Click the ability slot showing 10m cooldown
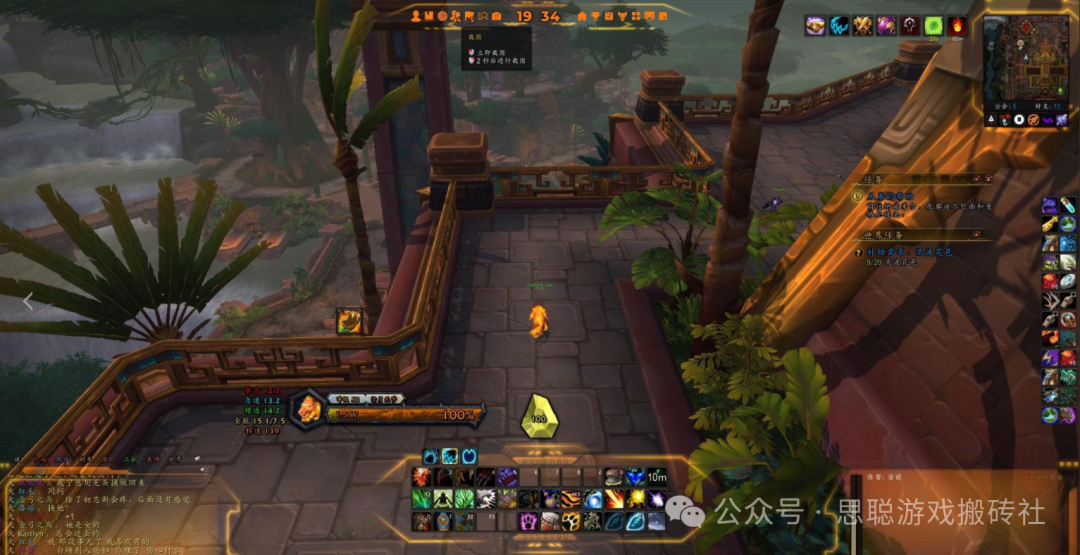 pos(656,477)
